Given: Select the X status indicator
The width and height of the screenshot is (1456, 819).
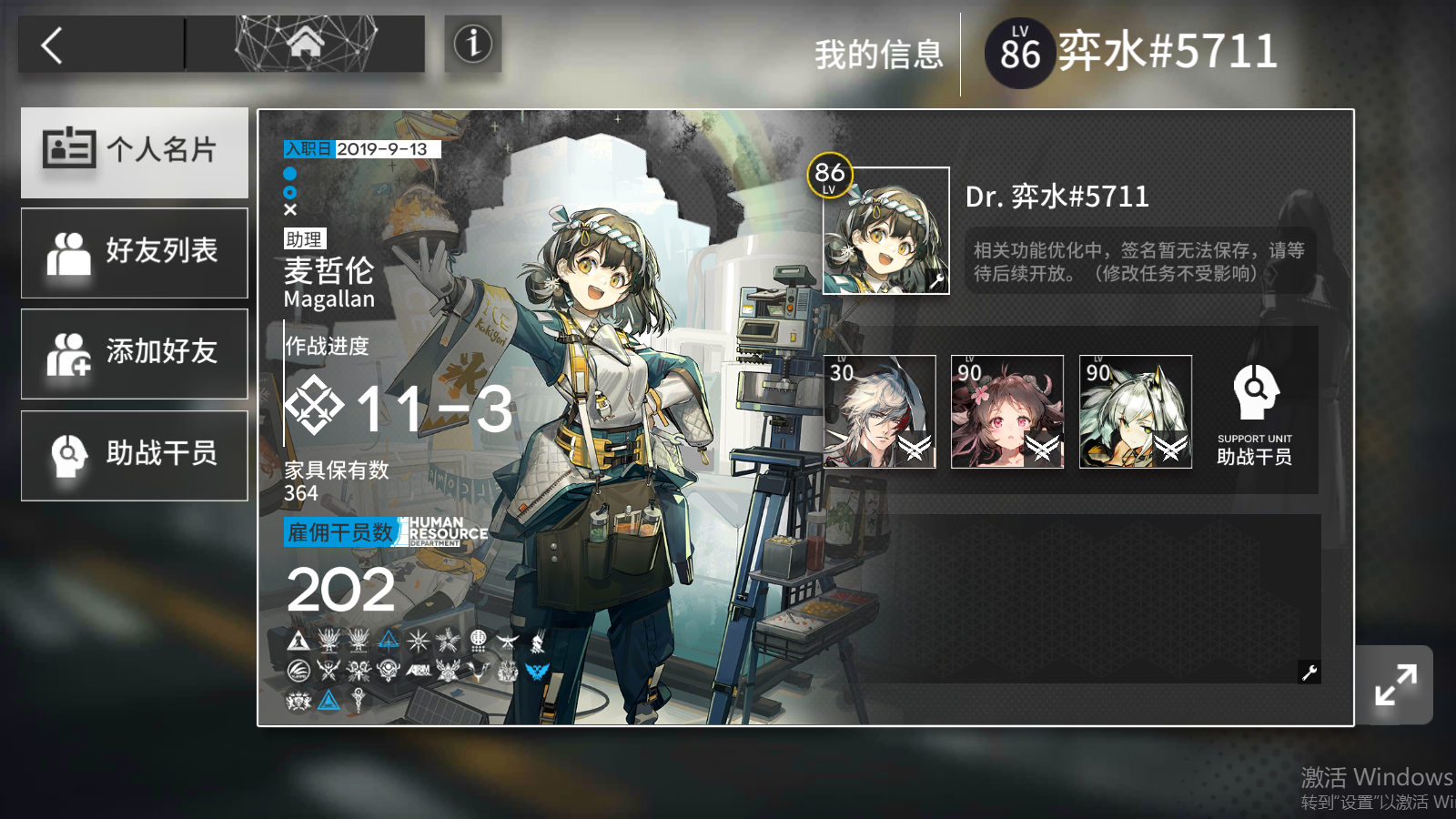Looking at the screenshot, I should click(x=289, y=208).
